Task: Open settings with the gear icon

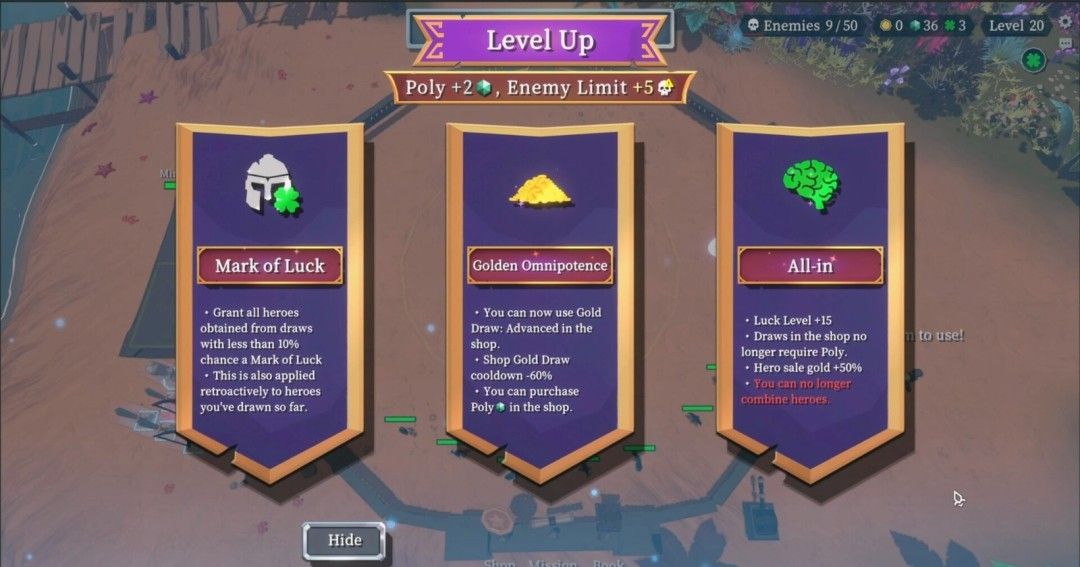Action: click(x=1065, y=23)
